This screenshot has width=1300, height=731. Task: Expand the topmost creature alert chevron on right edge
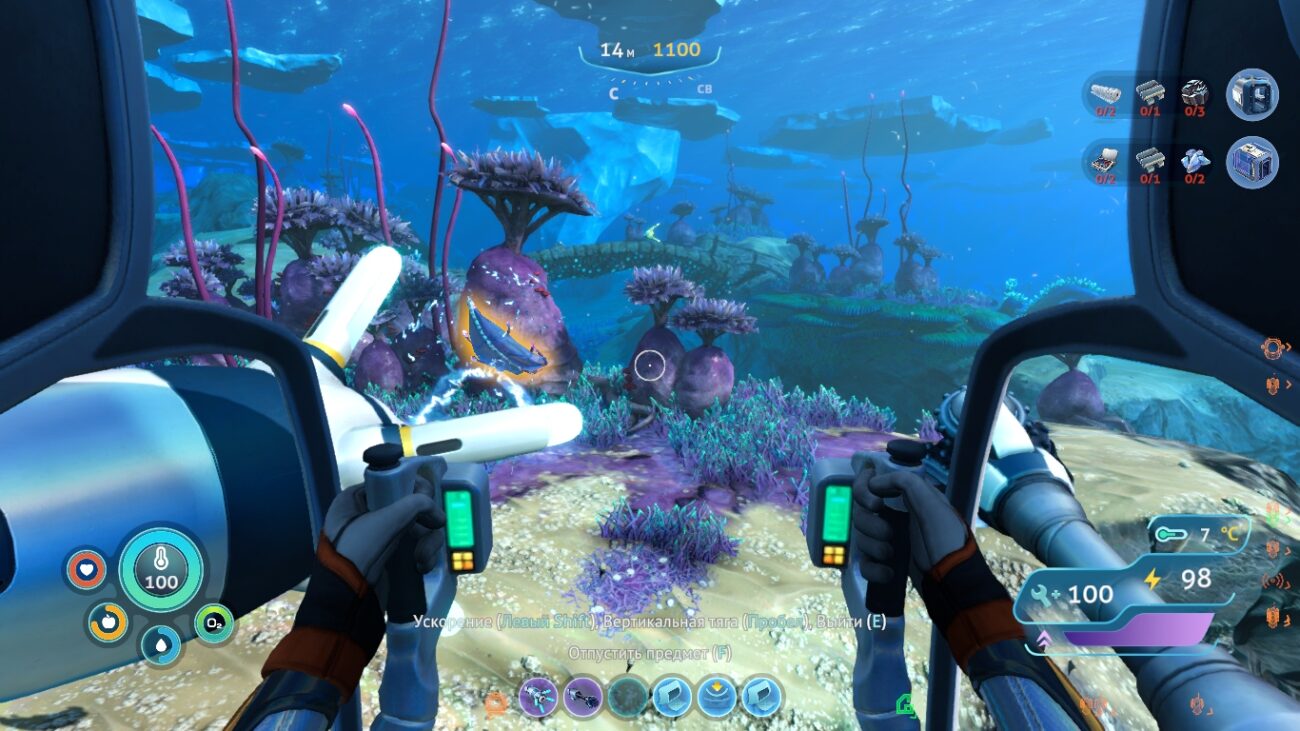pos(1288,347)
